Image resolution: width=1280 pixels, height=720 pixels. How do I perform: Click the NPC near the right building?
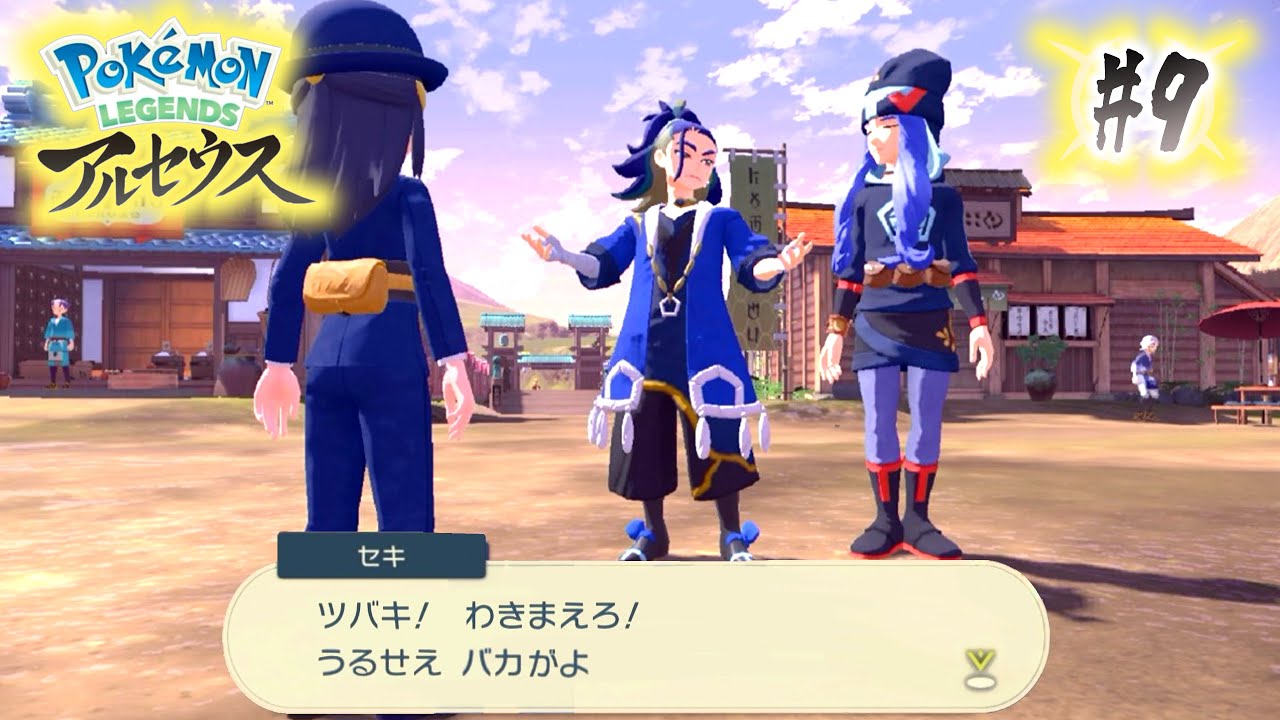click(1145, 370)
